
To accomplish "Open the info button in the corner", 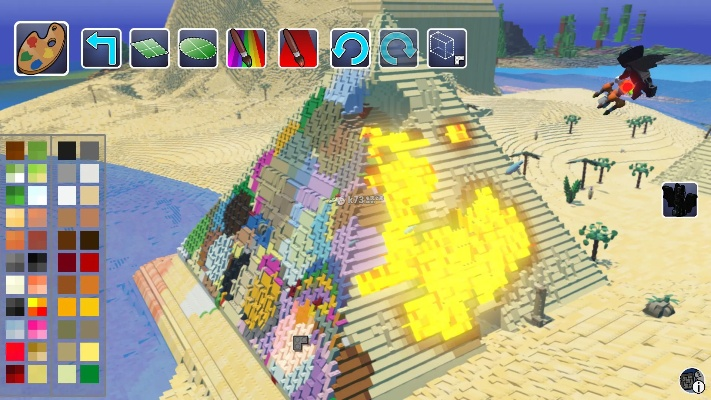I will click(x=692, y=381).
